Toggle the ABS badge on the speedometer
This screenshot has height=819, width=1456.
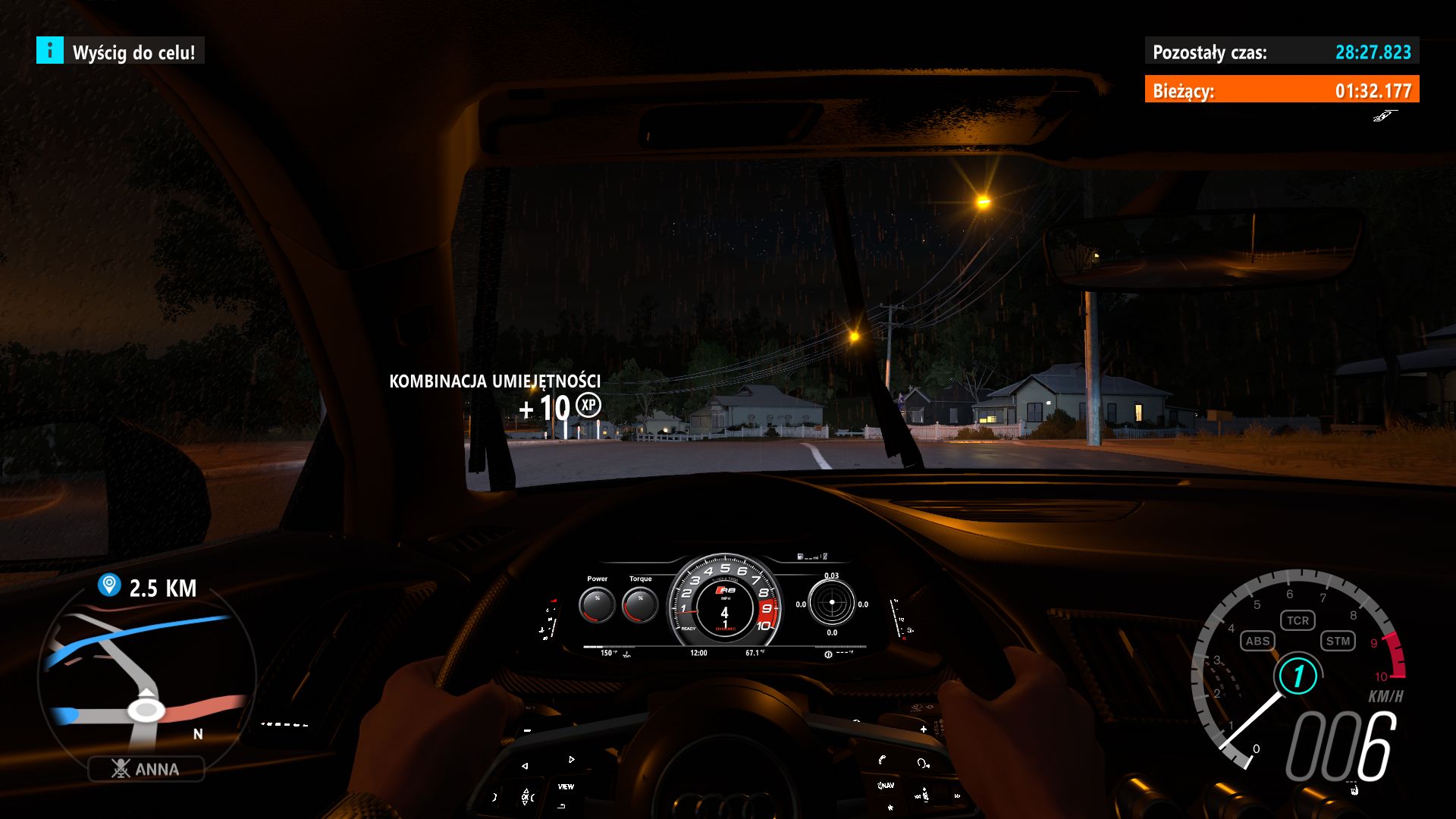pos(1258,642)
